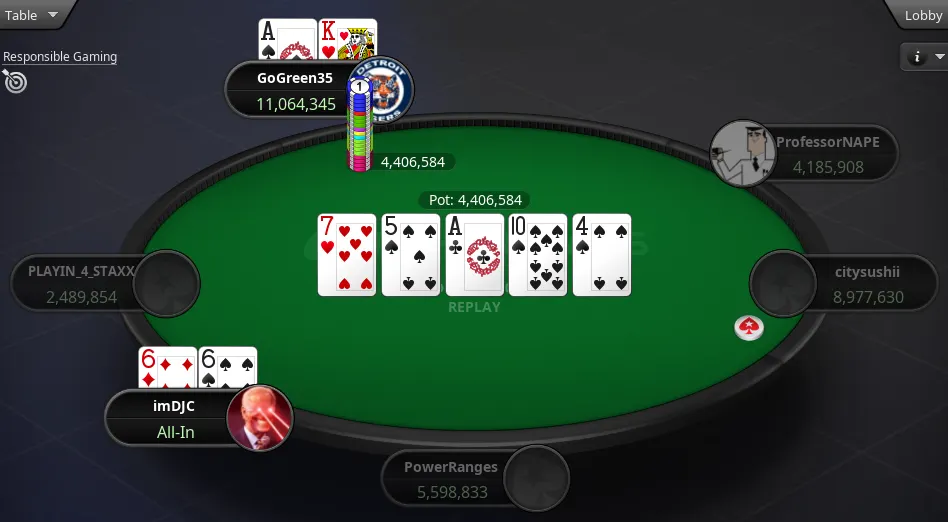Click ProfessorNAPE's player seat
The height and width of the screenshot is (522, 948).
tap(825, 154)
